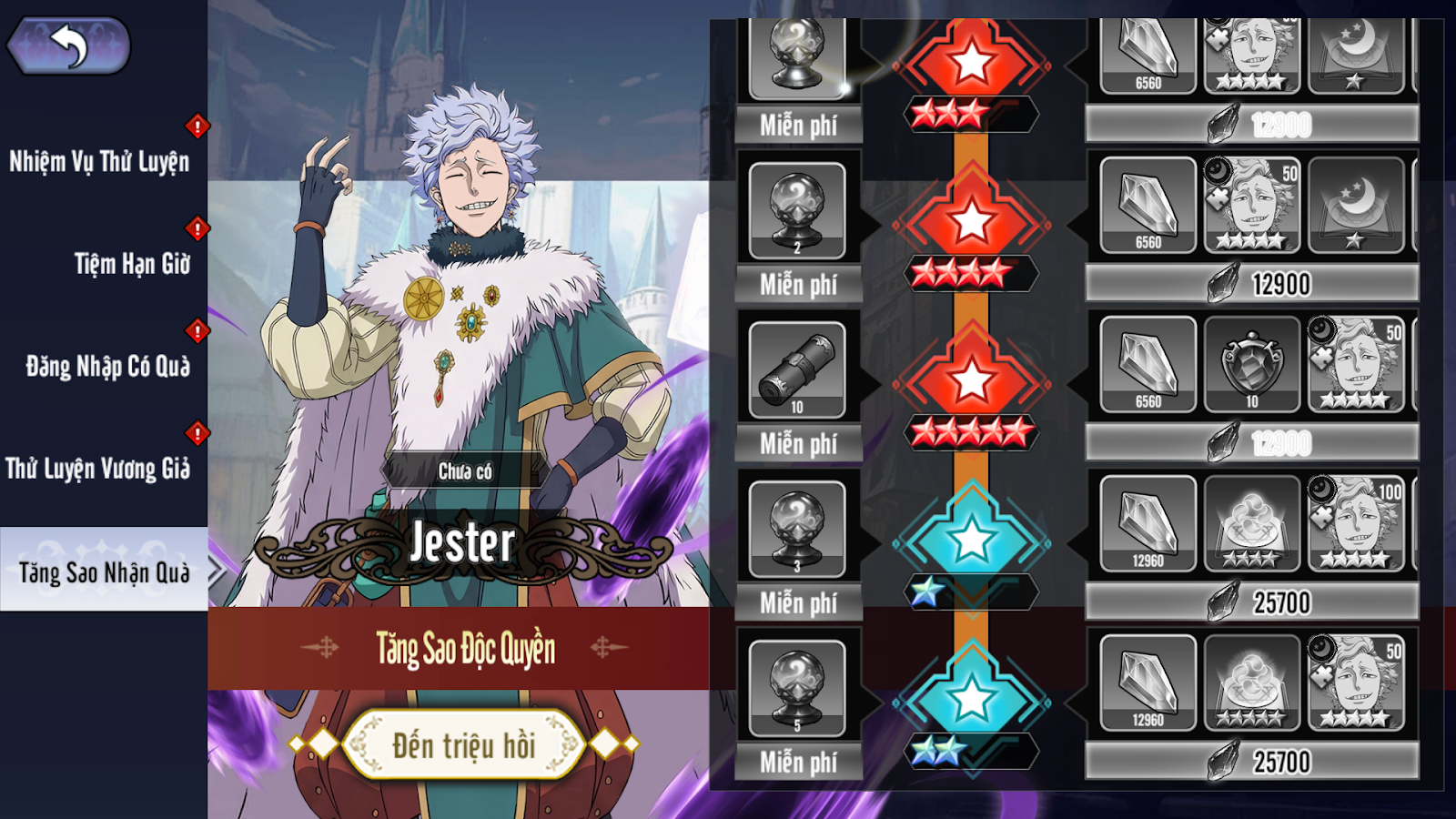Open Thử Luyện Vương Giả tab

pyautogui.click(x=98, y=469)
